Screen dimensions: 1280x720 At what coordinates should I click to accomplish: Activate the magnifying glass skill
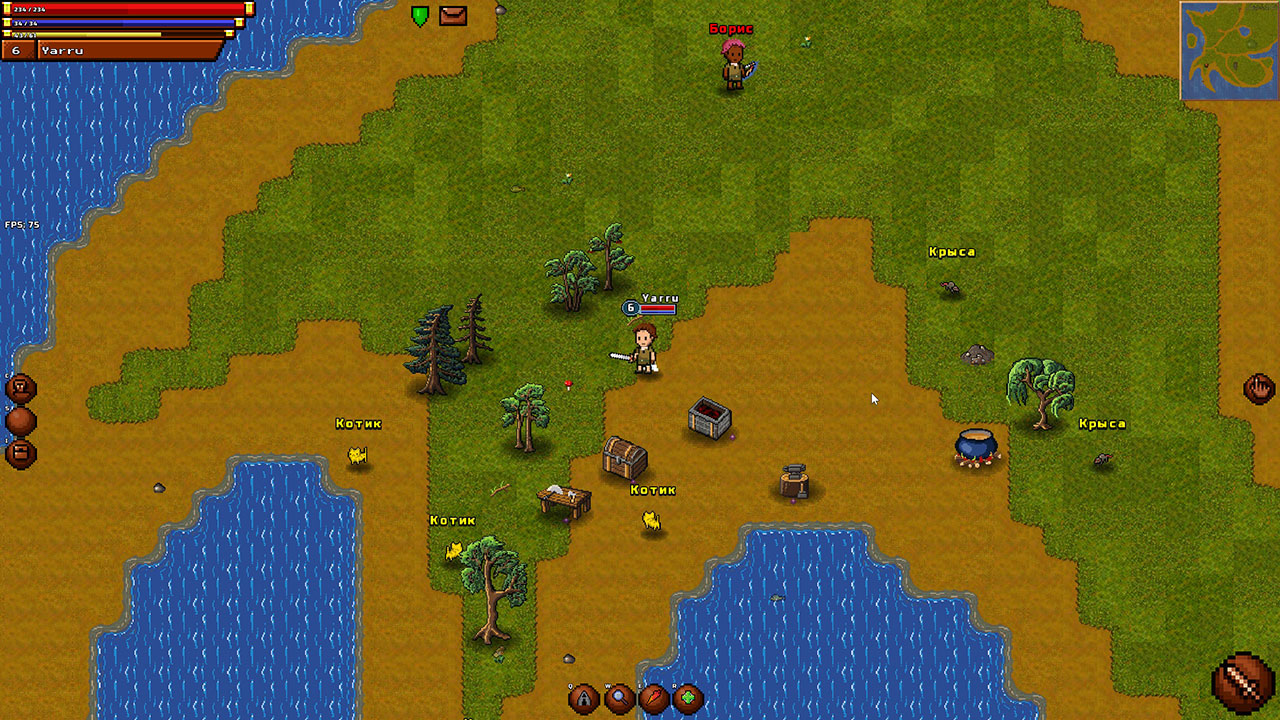619,698
